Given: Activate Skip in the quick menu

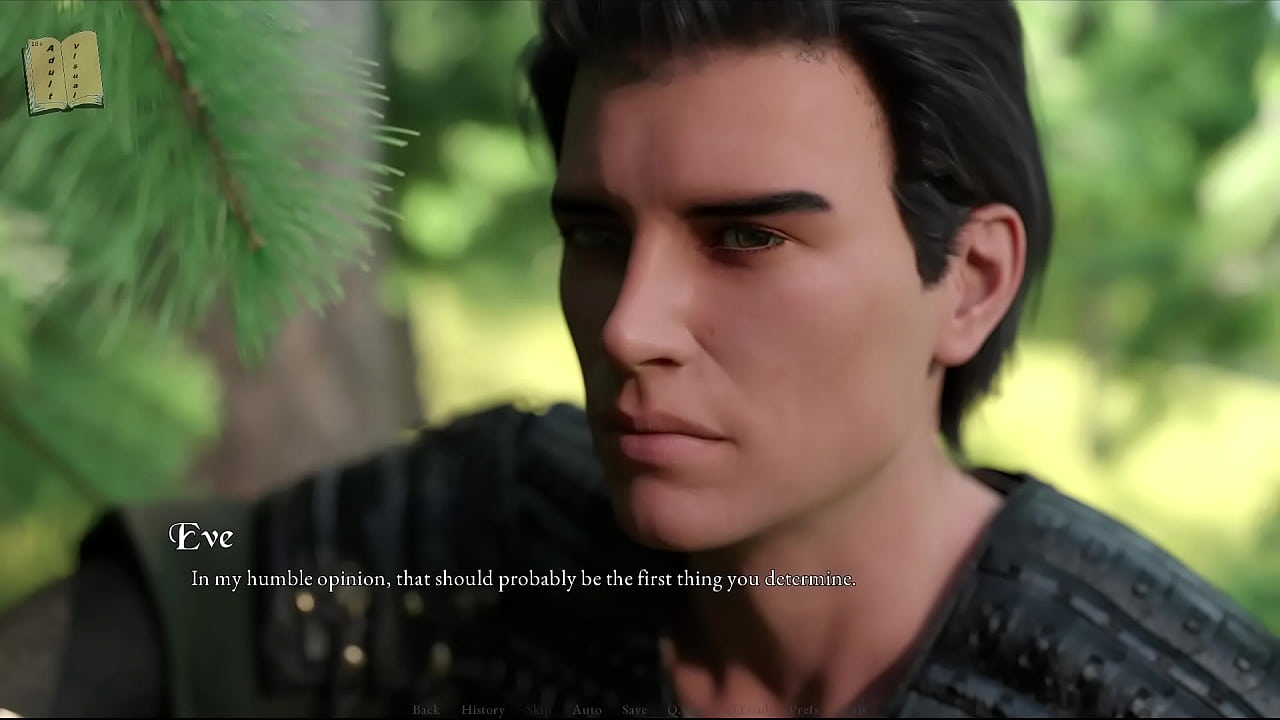Looking at the screenshot, I should pyautogui.click(x=538, y=710).
